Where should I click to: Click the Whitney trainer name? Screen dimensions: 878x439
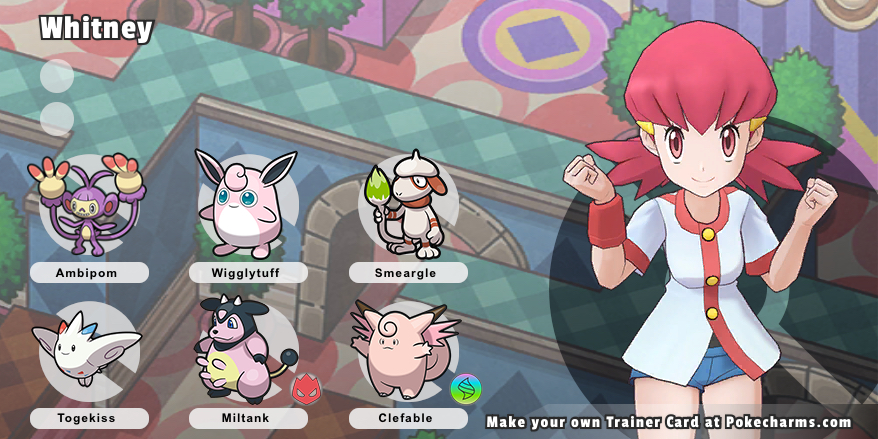click(96, 29)
